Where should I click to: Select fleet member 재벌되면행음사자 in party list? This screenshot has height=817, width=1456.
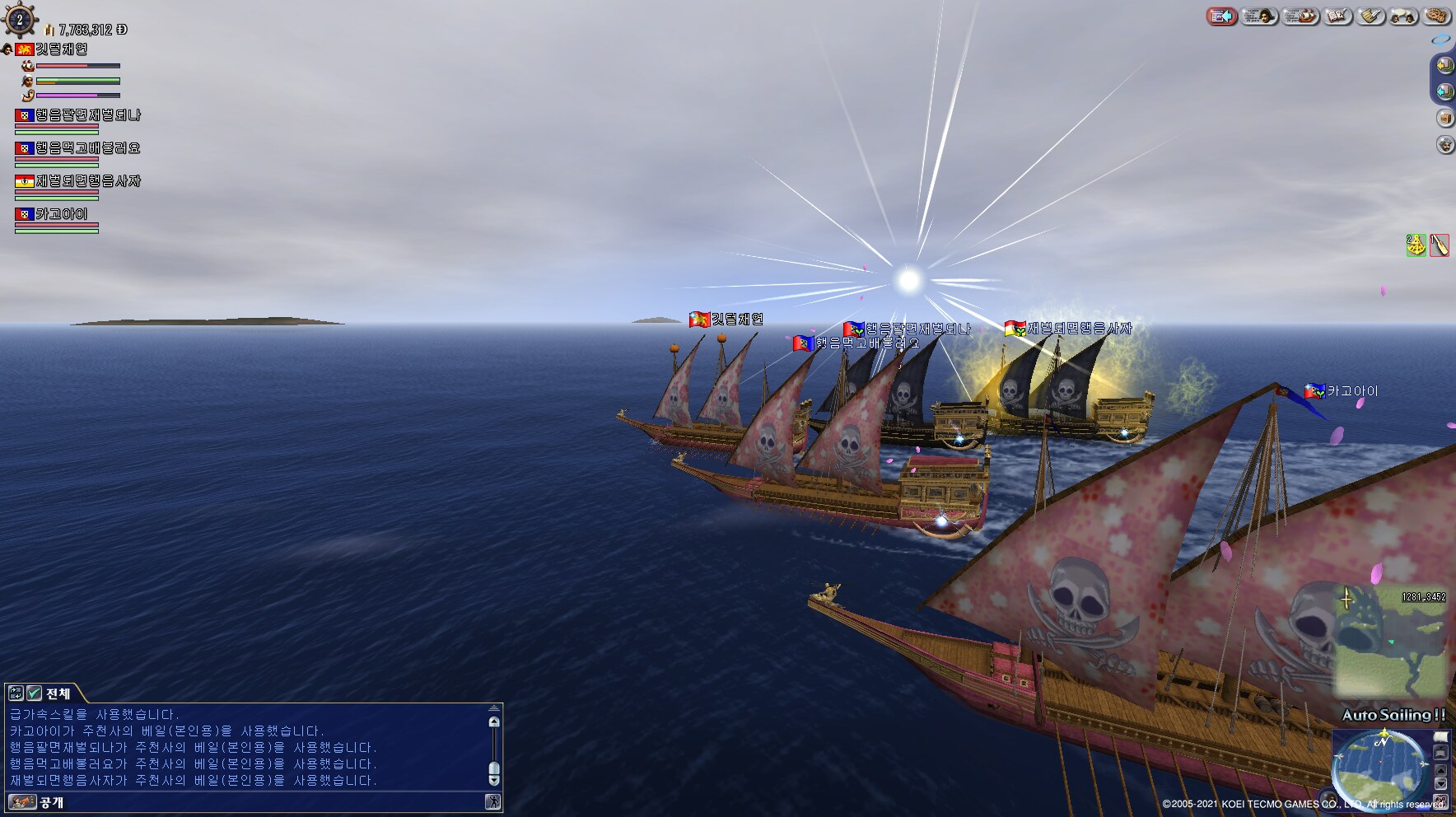(87, 181)
